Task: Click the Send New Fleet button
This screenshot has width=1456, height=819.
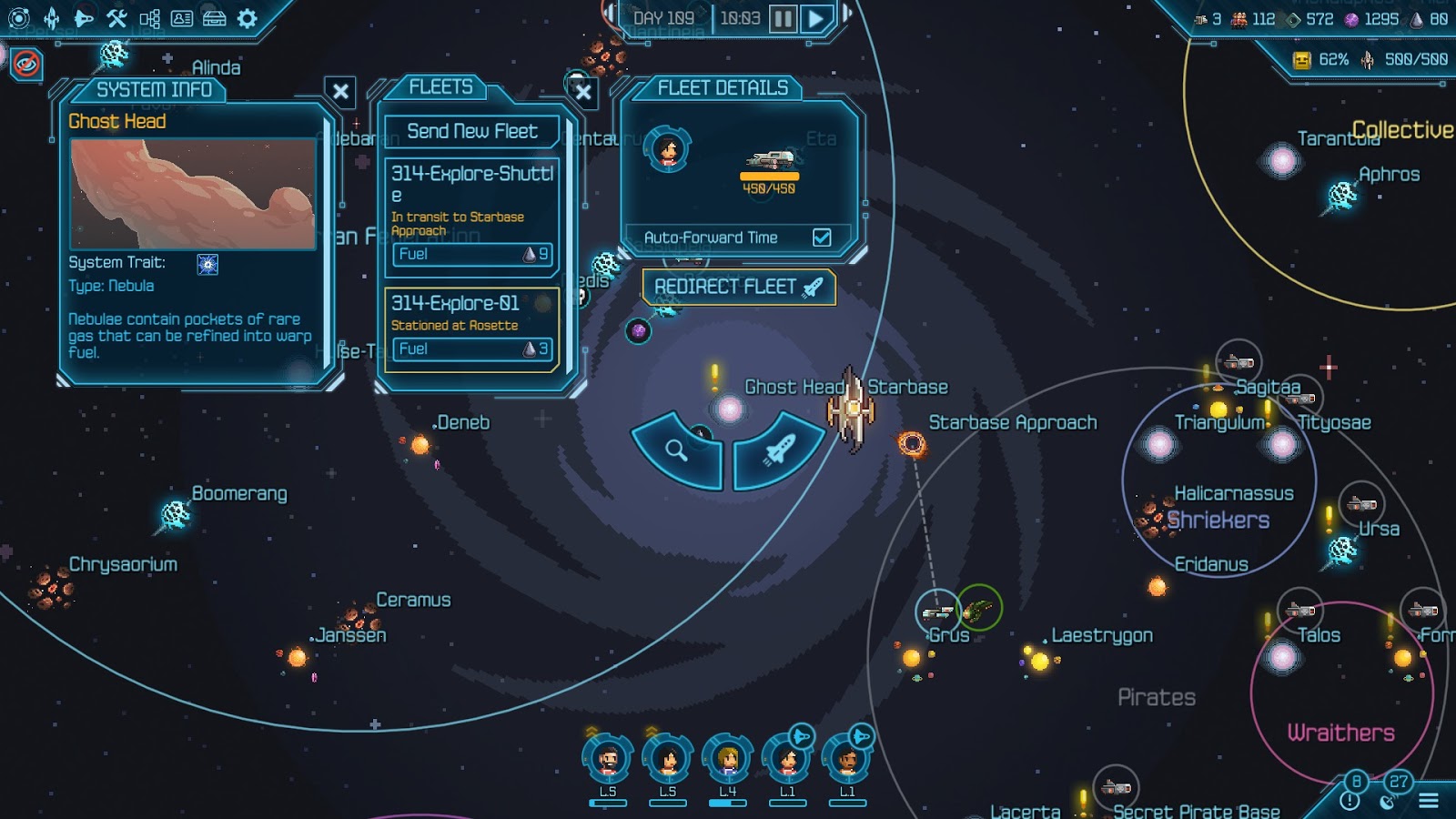Action: [473, 131]
